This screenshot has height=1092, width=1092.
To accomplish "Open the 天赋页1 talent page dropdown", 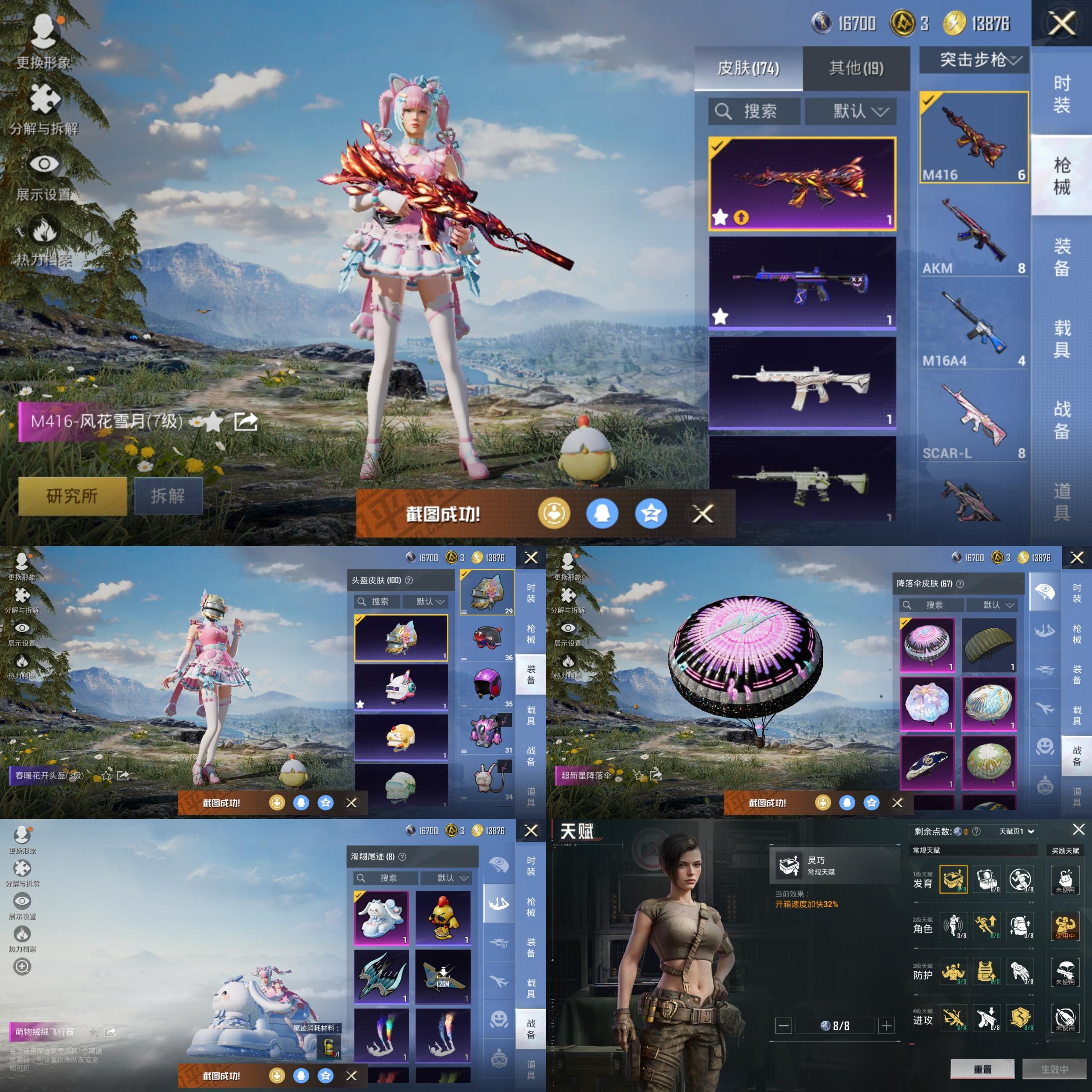I will coord(1016,831).
